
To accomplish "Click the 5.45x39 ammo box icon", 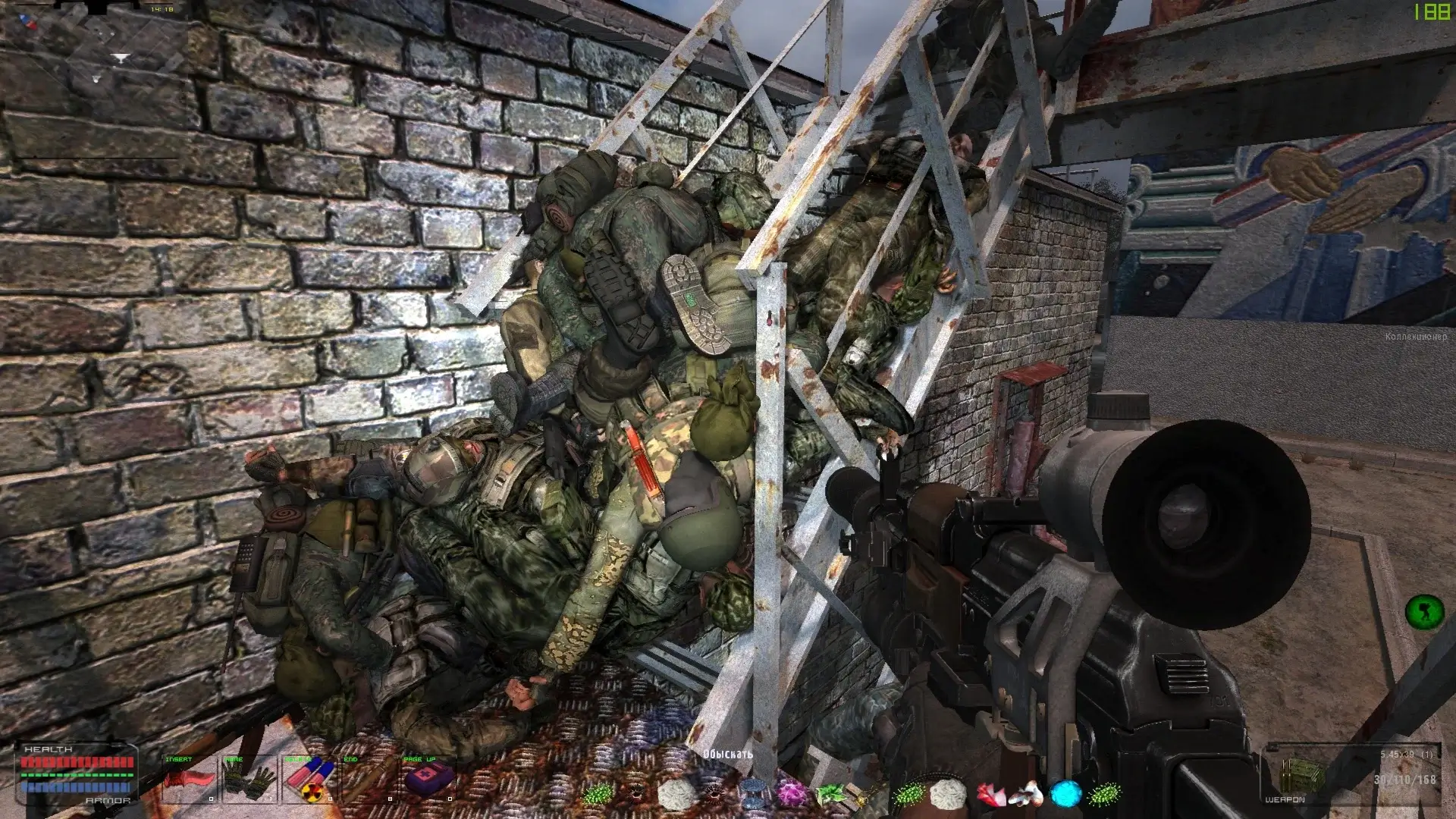I will click(1303, 775).
